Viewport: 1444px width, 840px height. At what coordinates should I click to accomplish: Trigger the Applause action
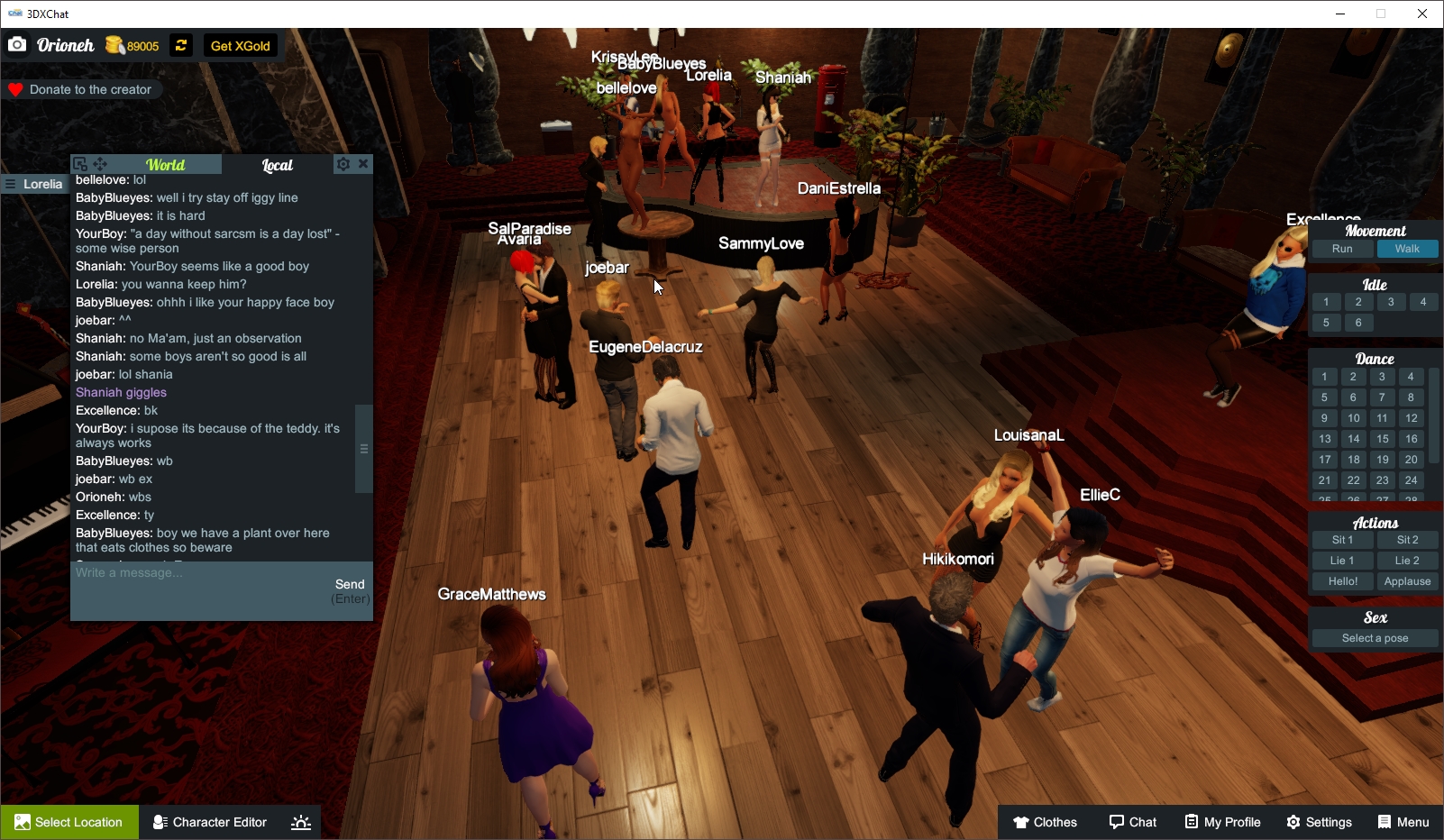1407,581
